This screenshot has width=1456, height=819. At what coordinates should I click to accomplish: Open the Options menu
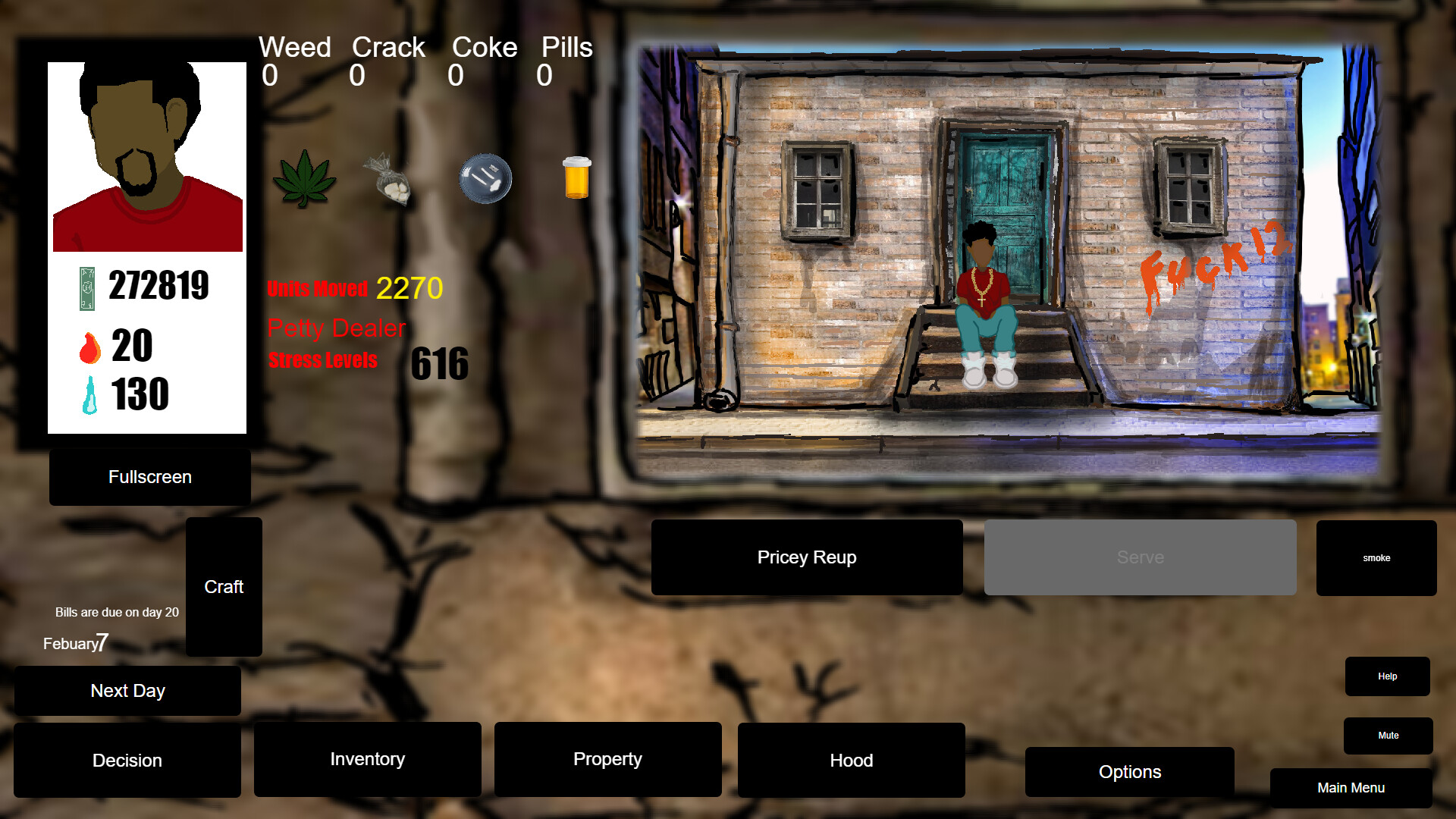coord(1129,771)
